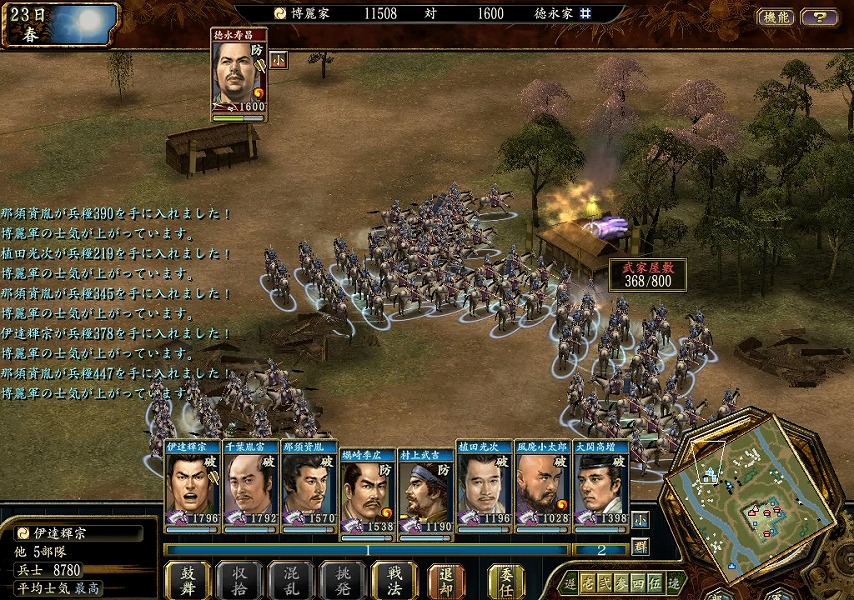Select the 太岡高増 officer card
The width and height of the screenshot is (854, 600).
600,484
